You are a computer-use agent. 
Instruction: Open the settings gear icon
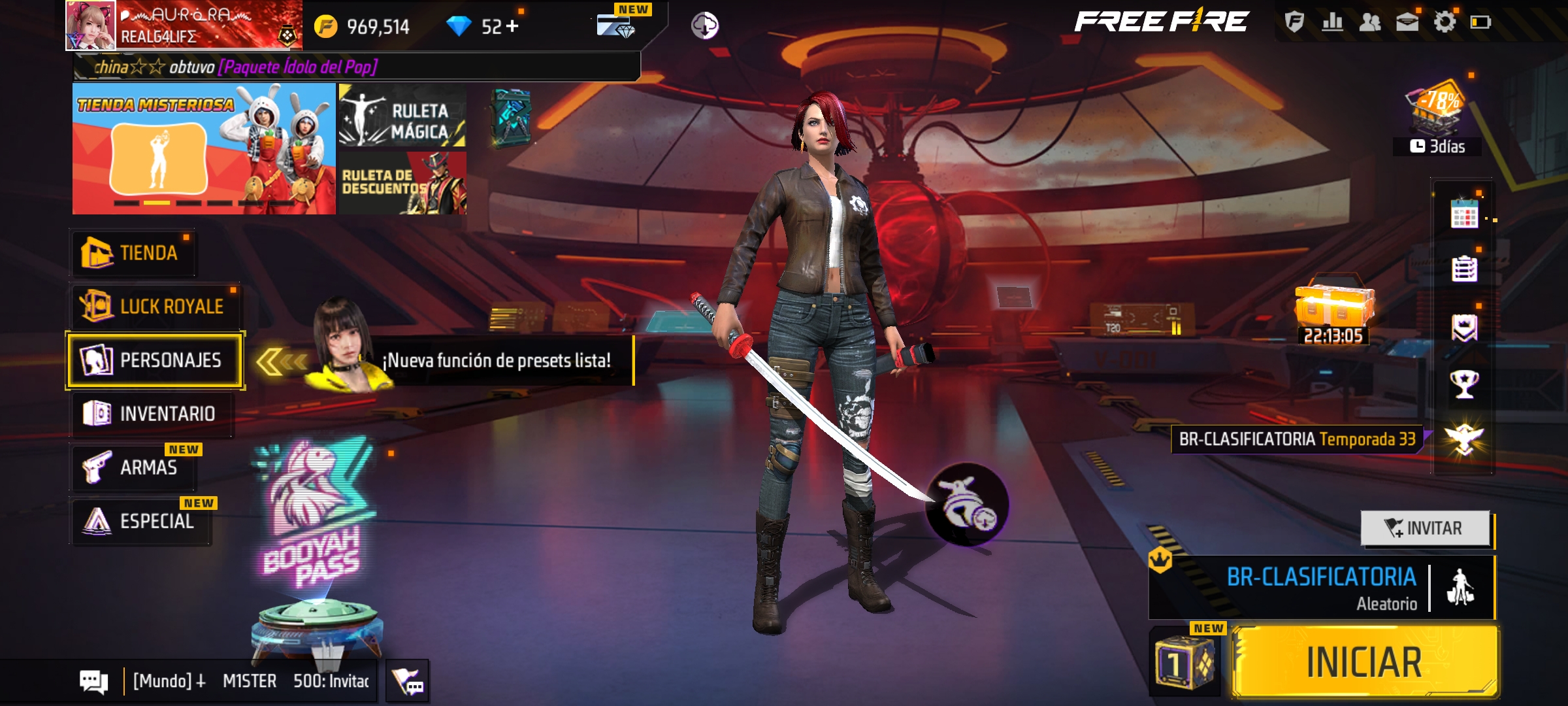pos(1445,22)
